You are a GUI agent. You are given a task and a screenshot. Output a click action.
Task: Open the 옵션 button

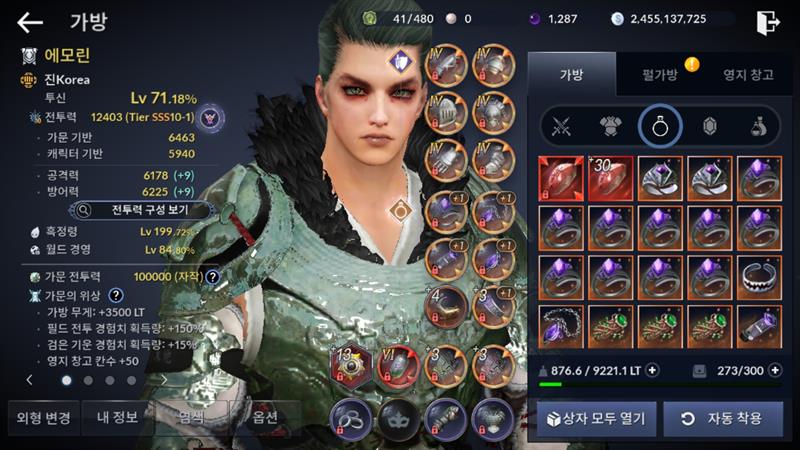click(267, 417)
